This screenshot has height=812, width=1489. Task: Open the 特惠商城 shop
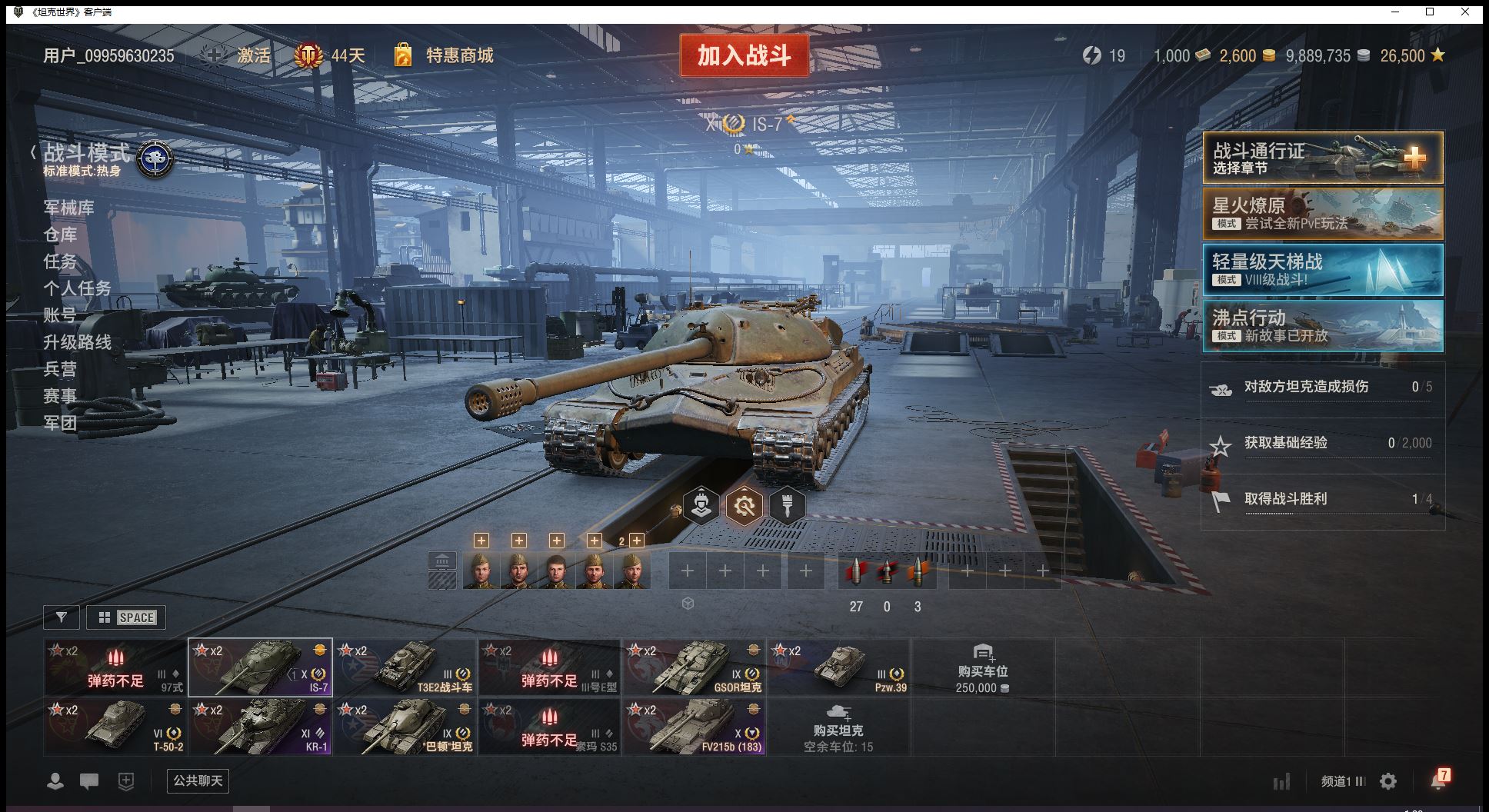(x=458, y=55)
